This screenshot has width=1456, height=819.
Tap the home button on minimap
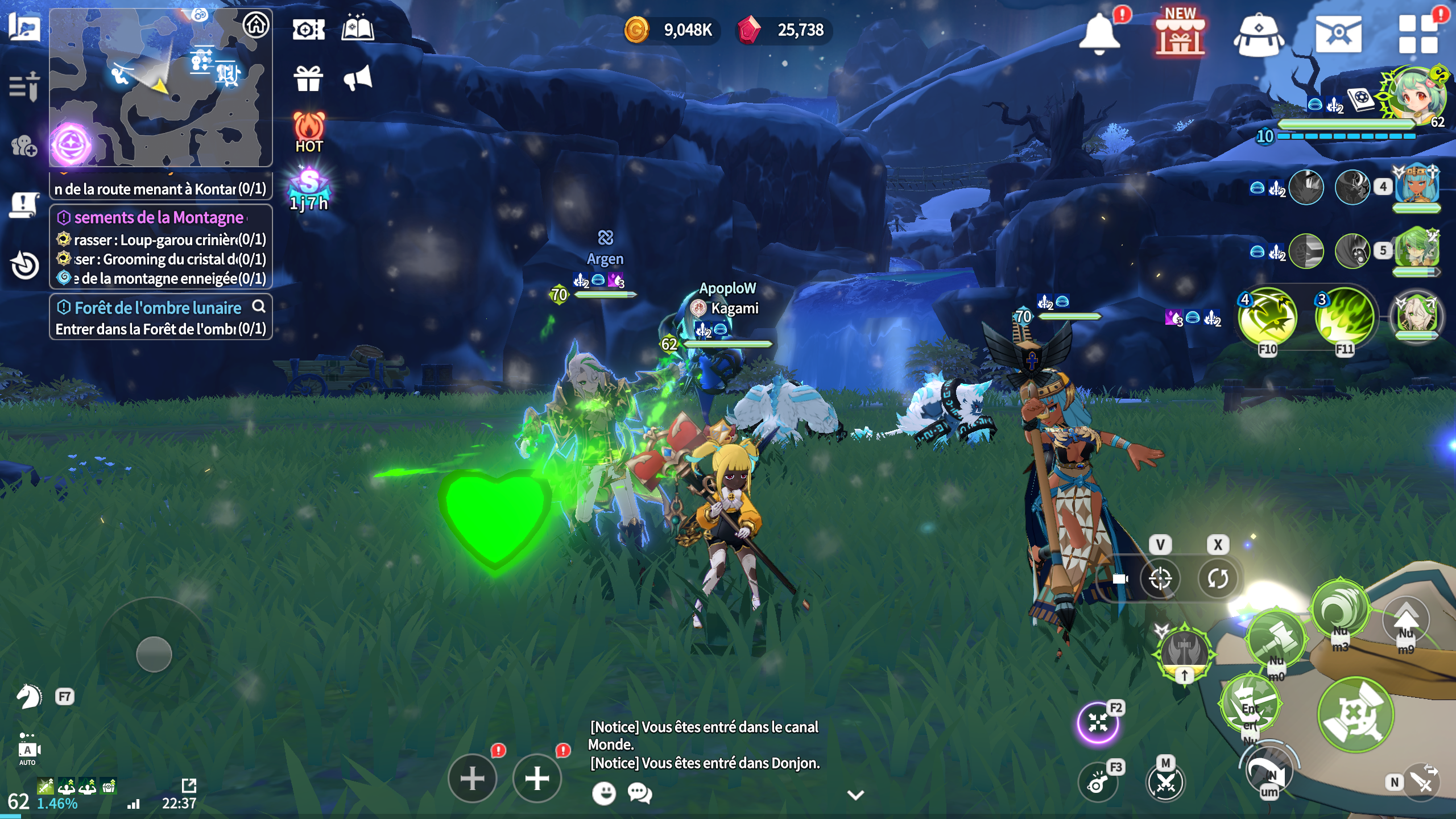tap(256, 25)
